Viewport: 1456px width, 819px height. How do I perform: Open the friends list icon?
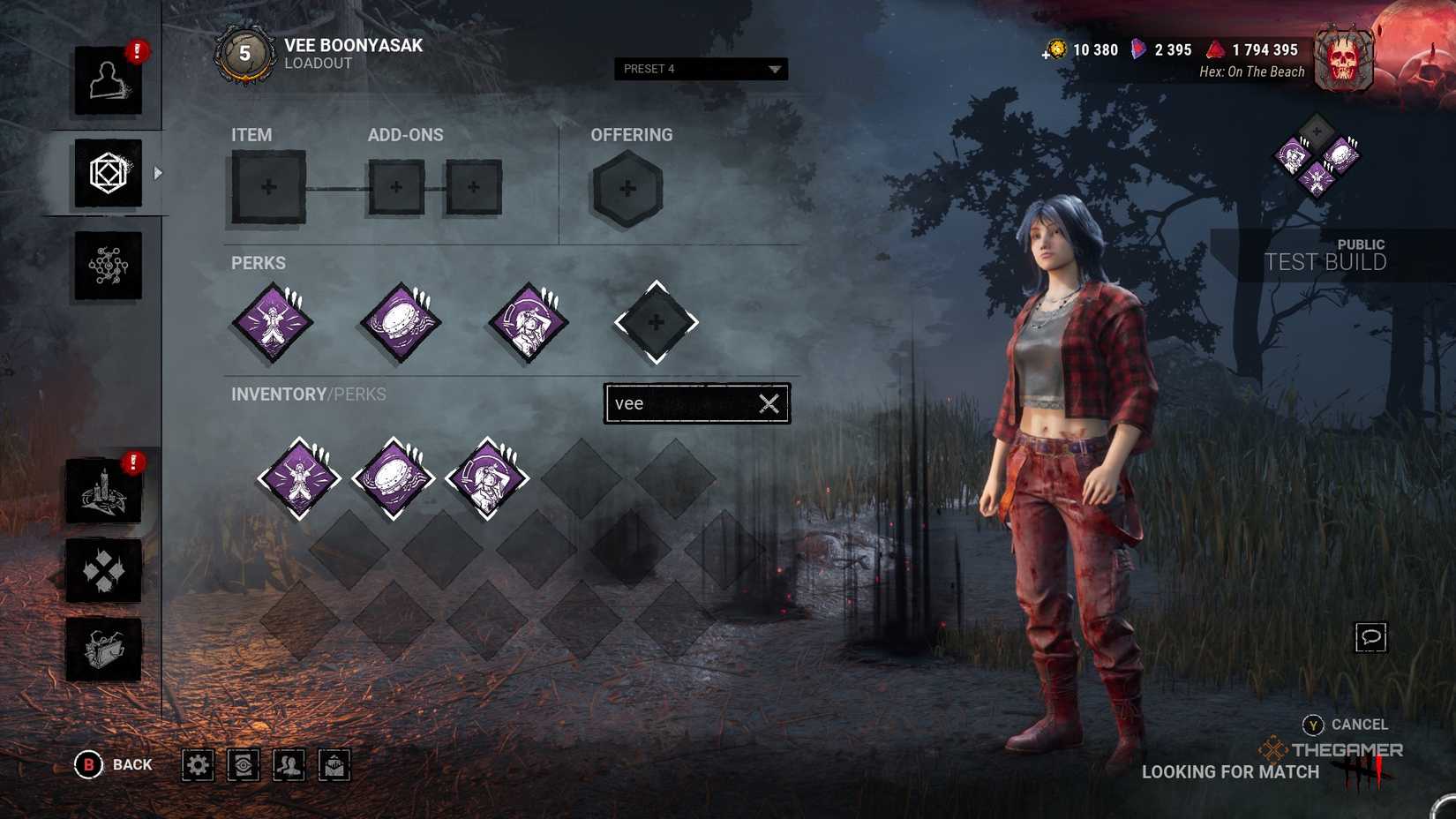coord(289,765)
